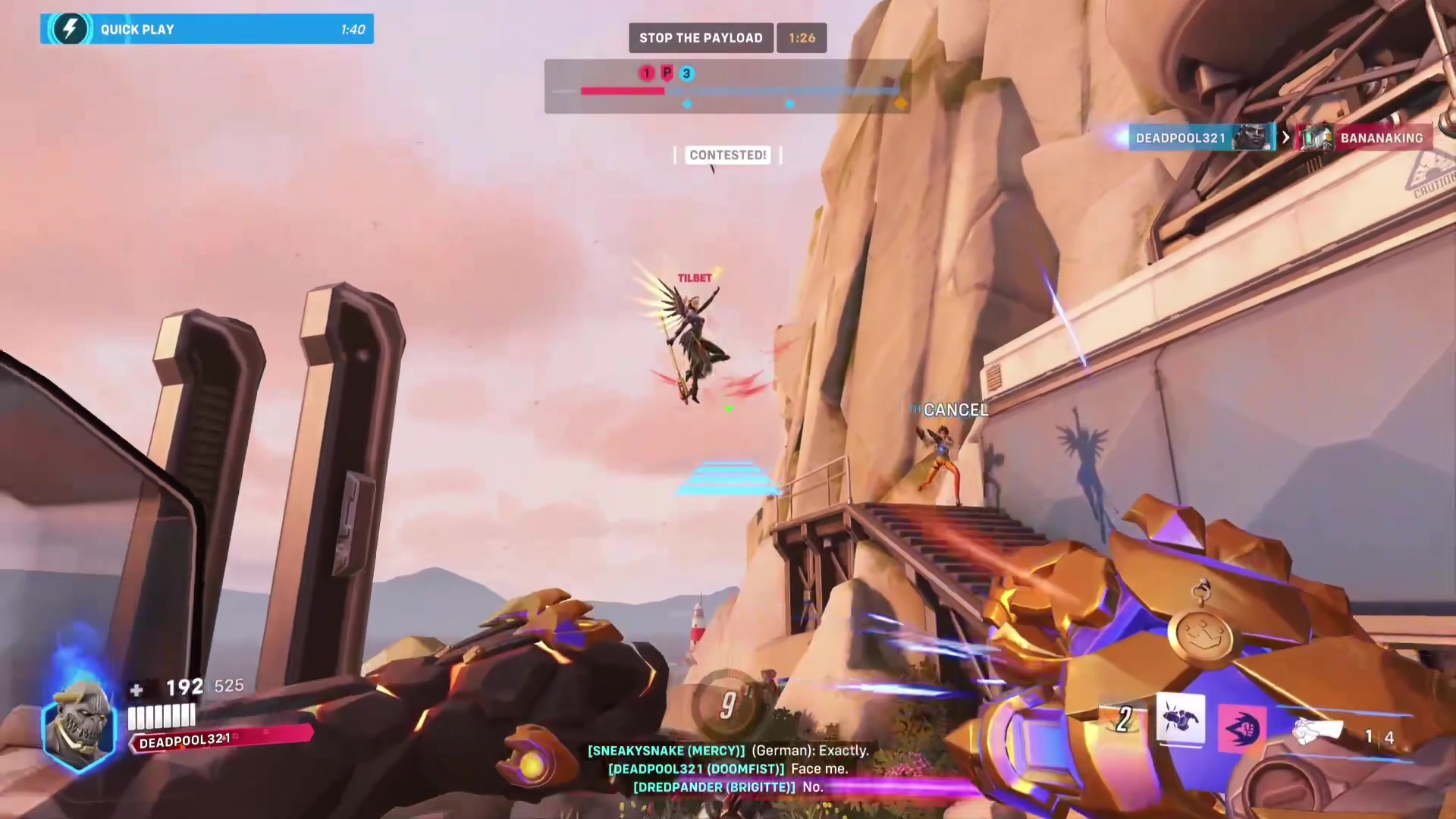Click the ultimate charge meter
The width and height of the screenshot is (1456, 819).
pos(728,705)
